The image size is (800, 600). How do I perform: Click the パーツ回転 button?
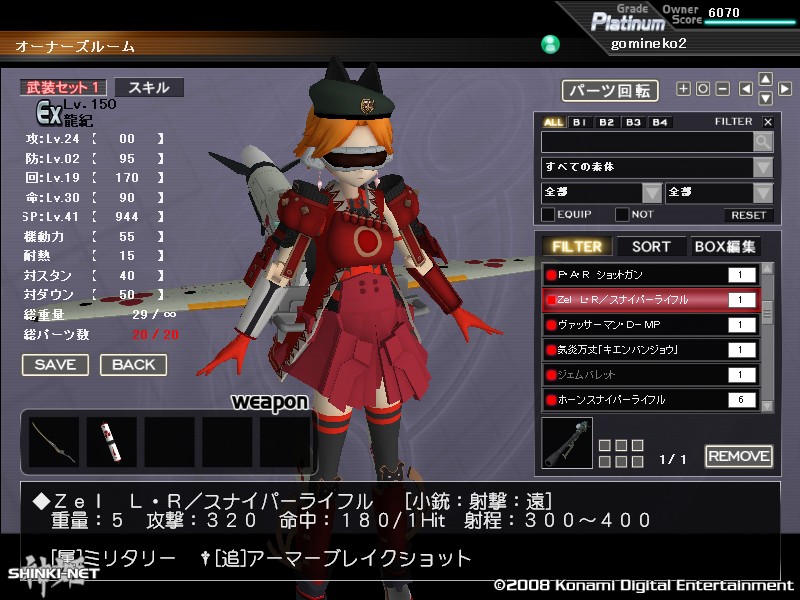tap(609, 91)
